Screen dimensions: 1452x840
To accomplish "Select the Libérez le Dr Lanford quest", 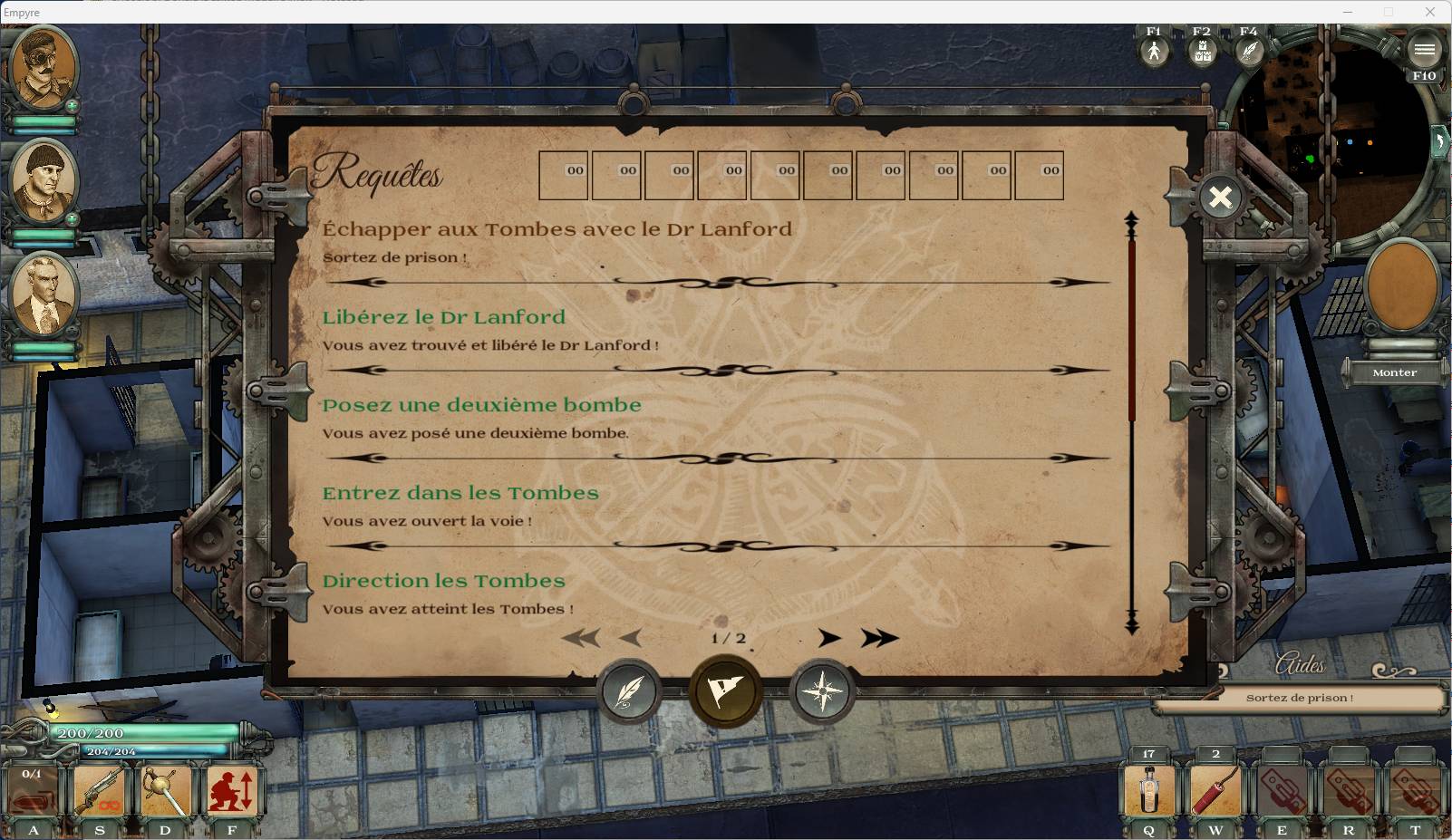I will click(444, 317).
